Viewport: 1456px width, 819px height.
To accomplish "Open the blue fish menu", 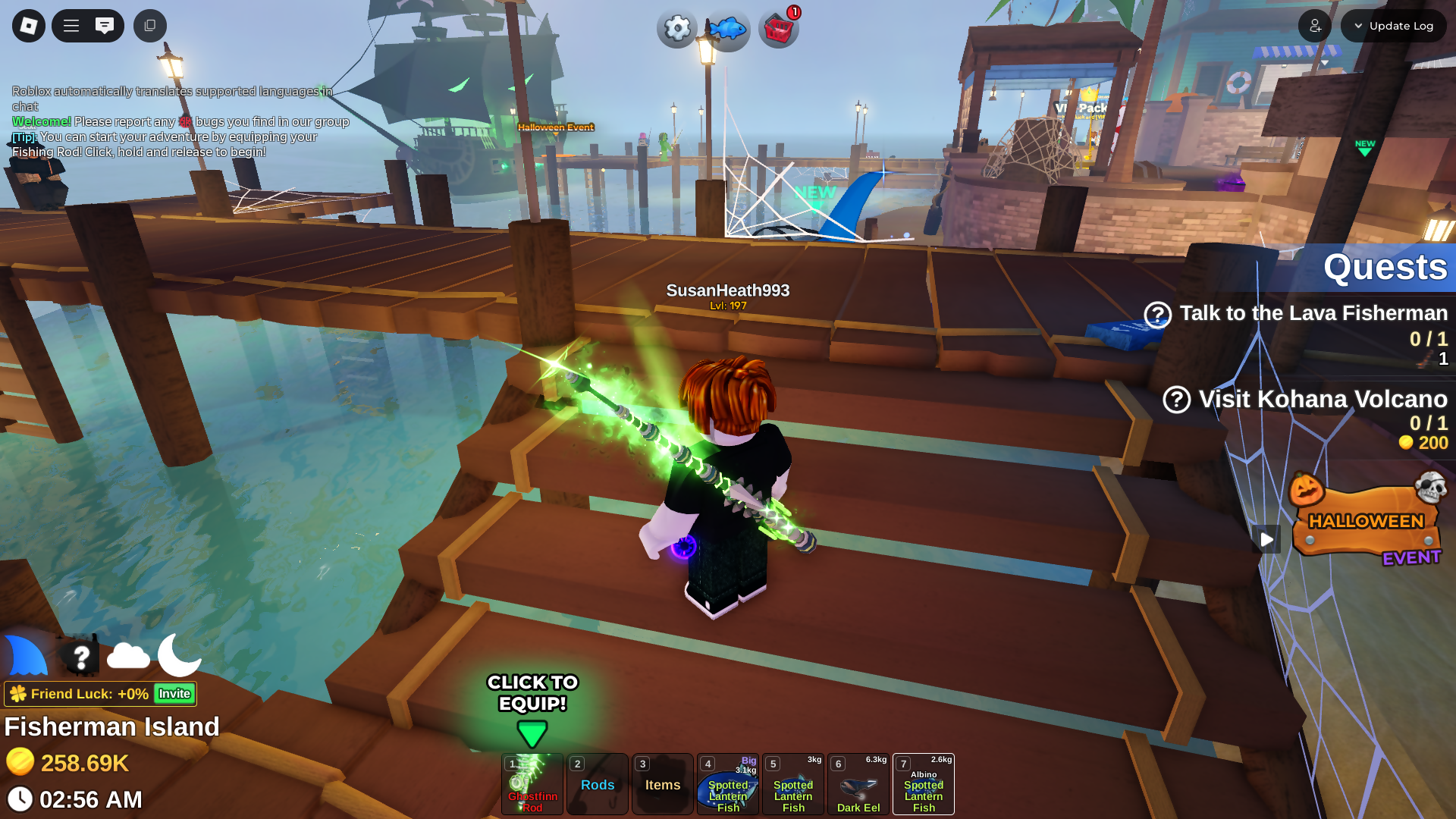I will click(728, 30).
